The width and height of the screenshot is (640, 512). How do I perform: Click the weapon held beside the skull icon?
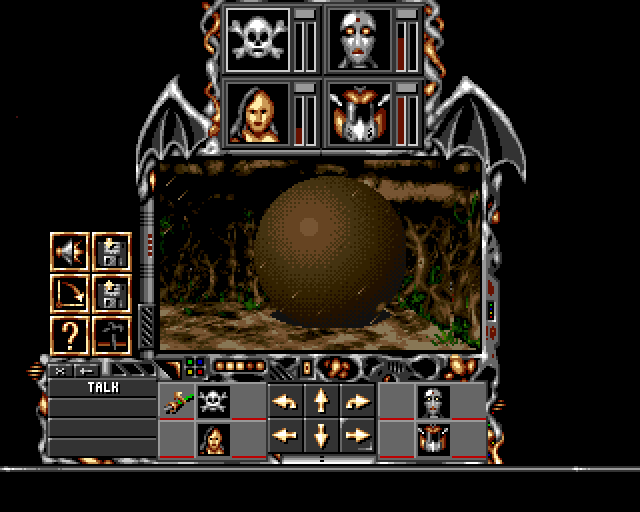point(176,402)
